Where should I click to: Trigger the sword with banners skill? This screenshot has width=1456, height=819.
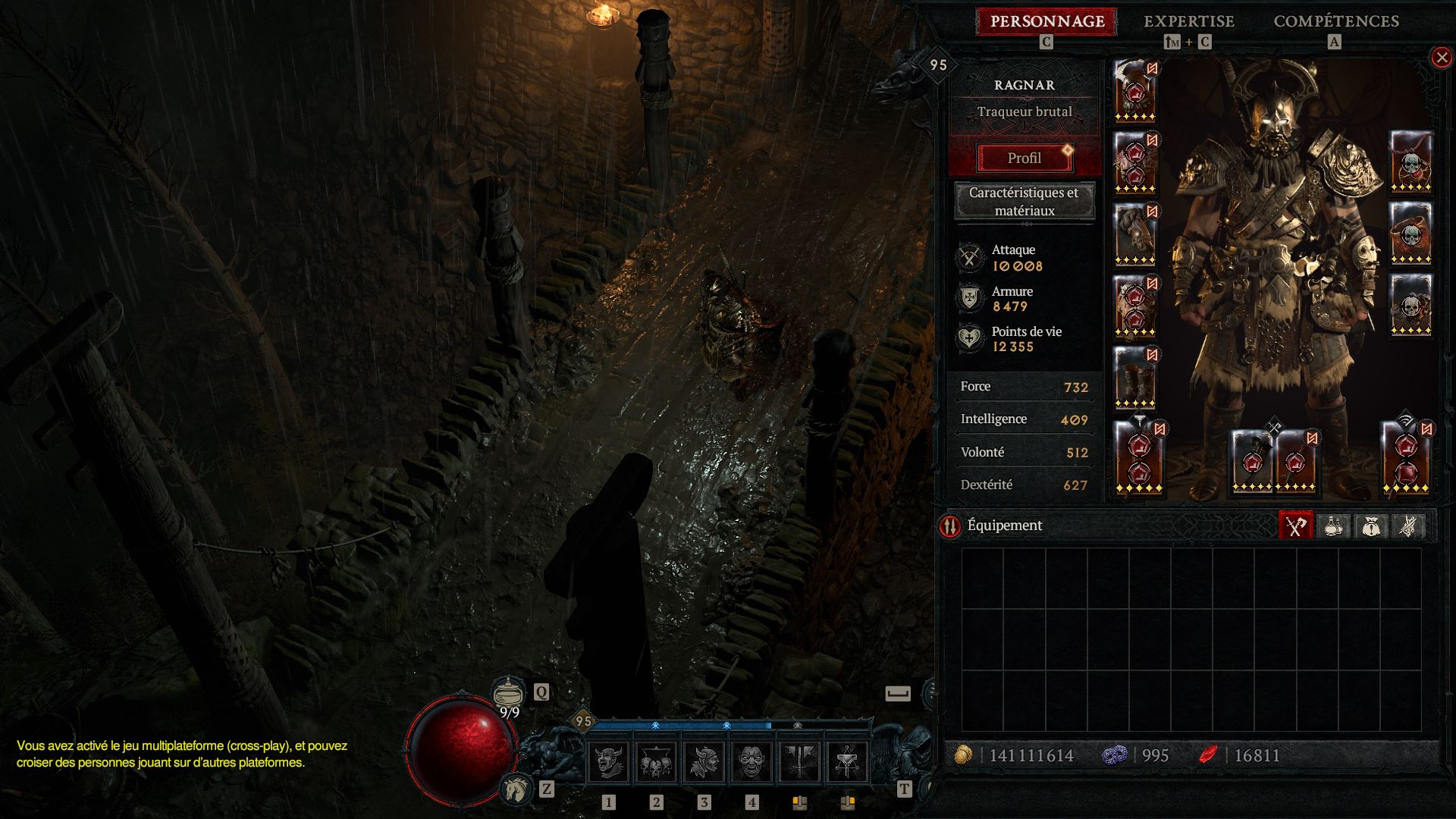tap(799, 762)
